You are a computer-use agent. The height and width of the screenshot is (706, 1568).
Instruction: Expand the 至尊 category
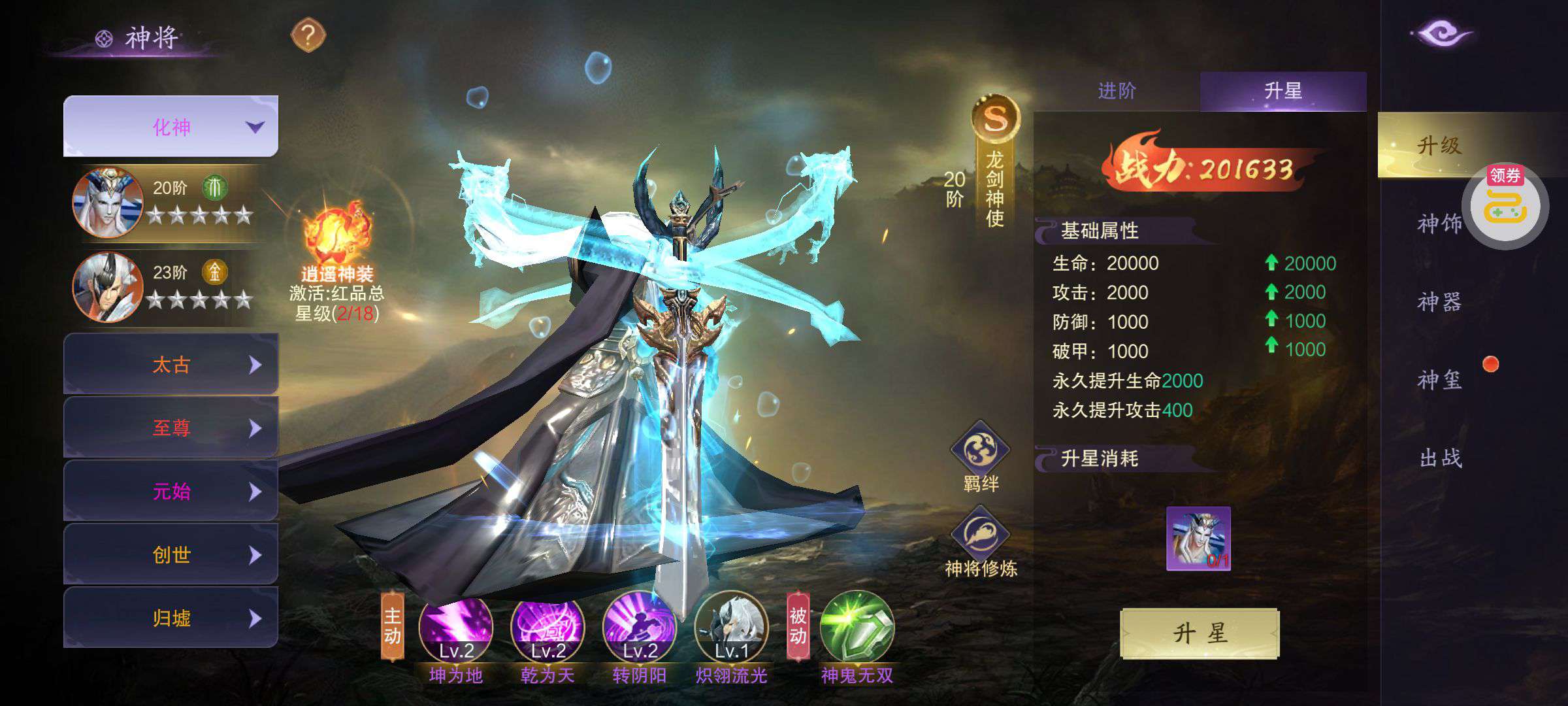click(x=171, y=428)
